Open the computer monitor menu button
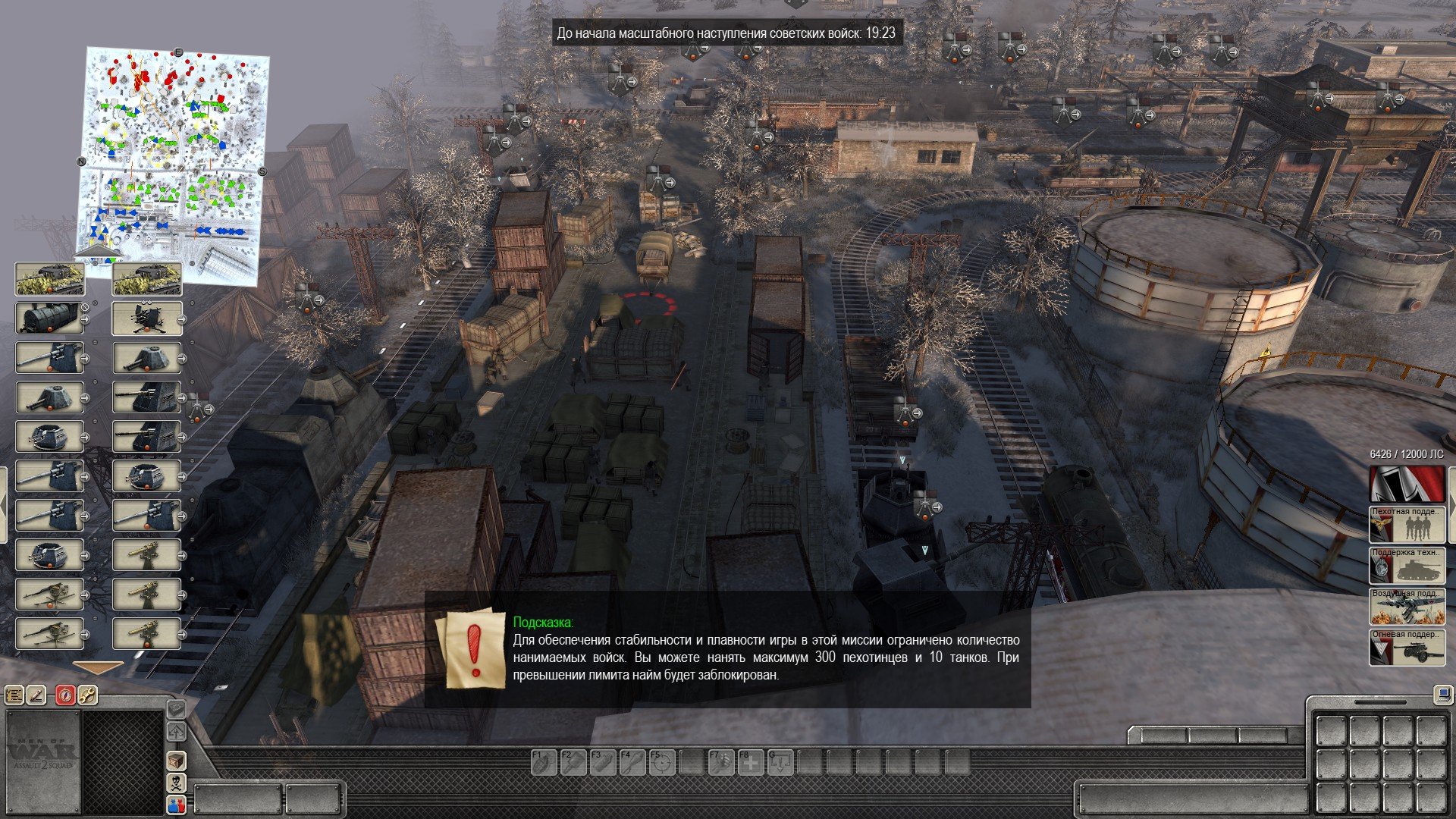The image size is (1456, 819). pyautogui.click(x=1442, y=693)
